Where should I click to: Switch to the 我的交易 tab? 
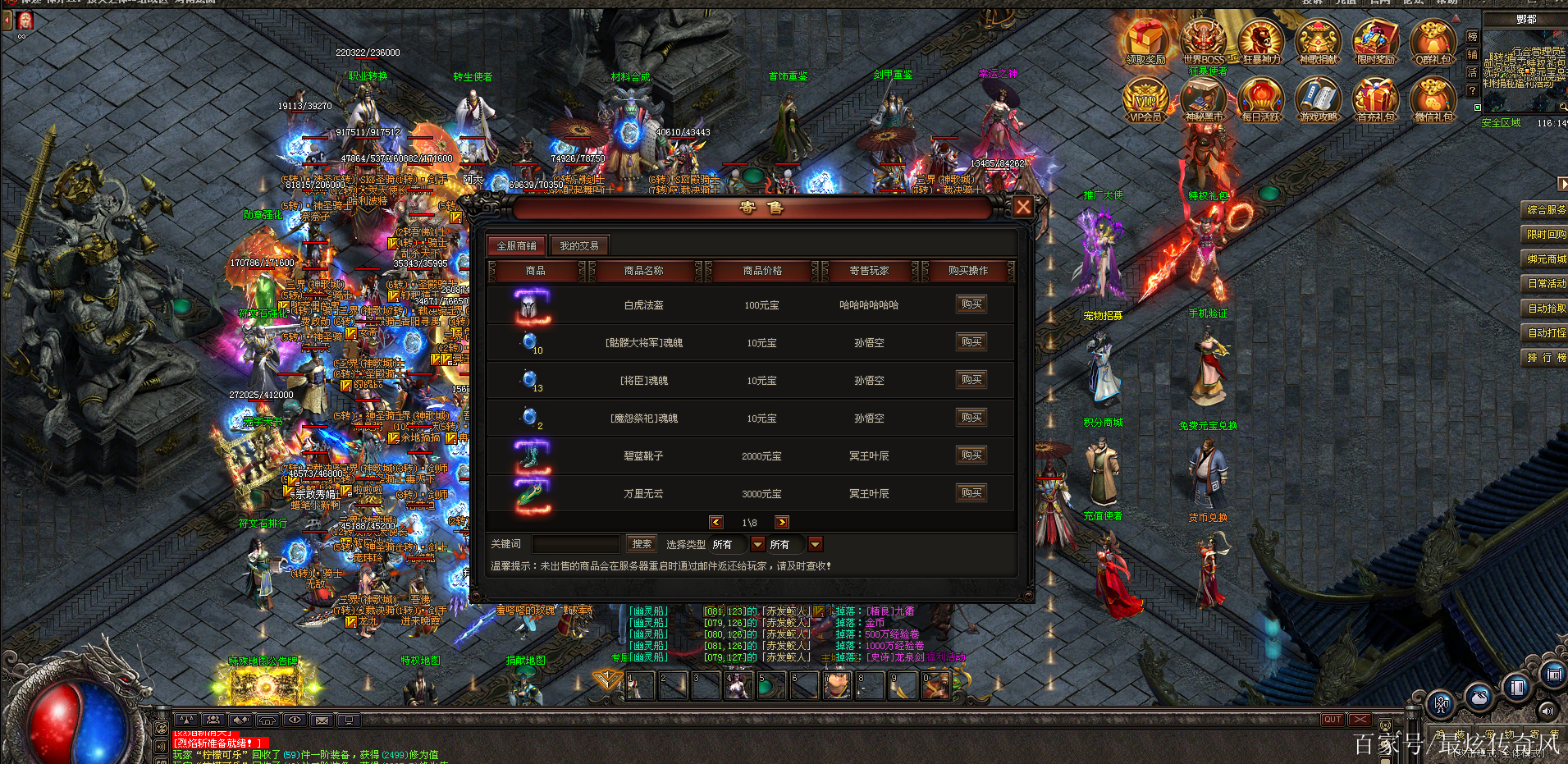(579, 245)
